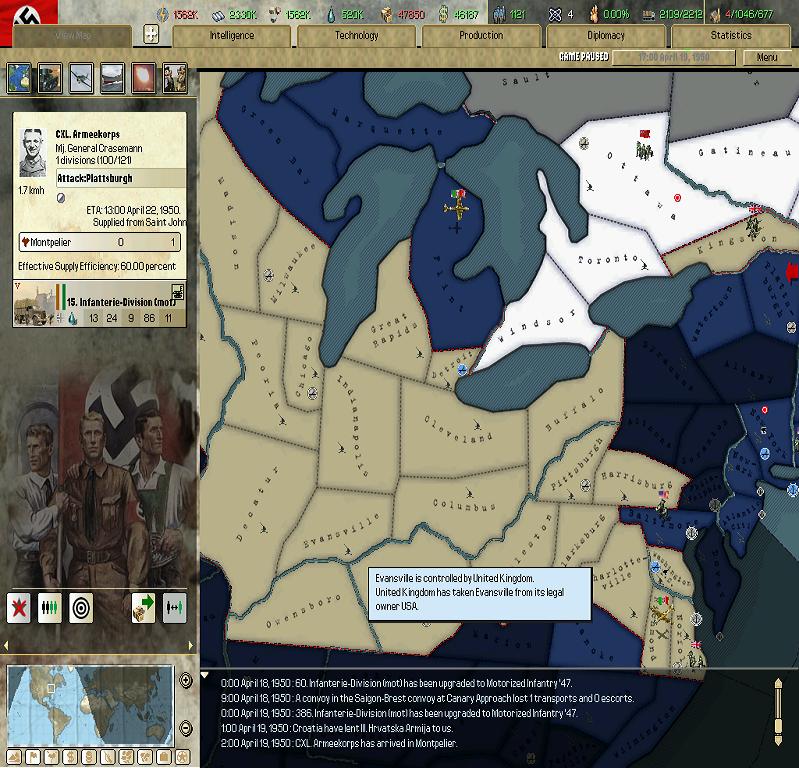This screenshot has height=768, width=799.
Task: Click the world minimap
Action: 91,703
